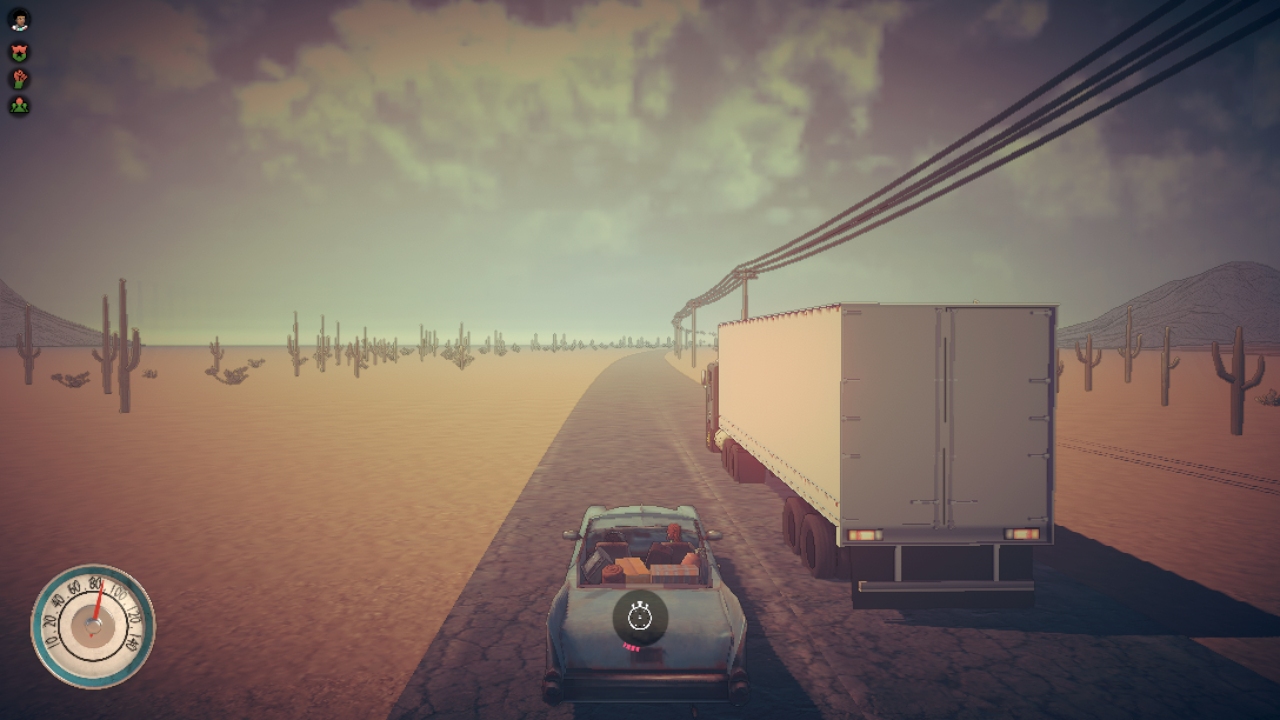Click the crown badge status icon

(x=19, y=50)
